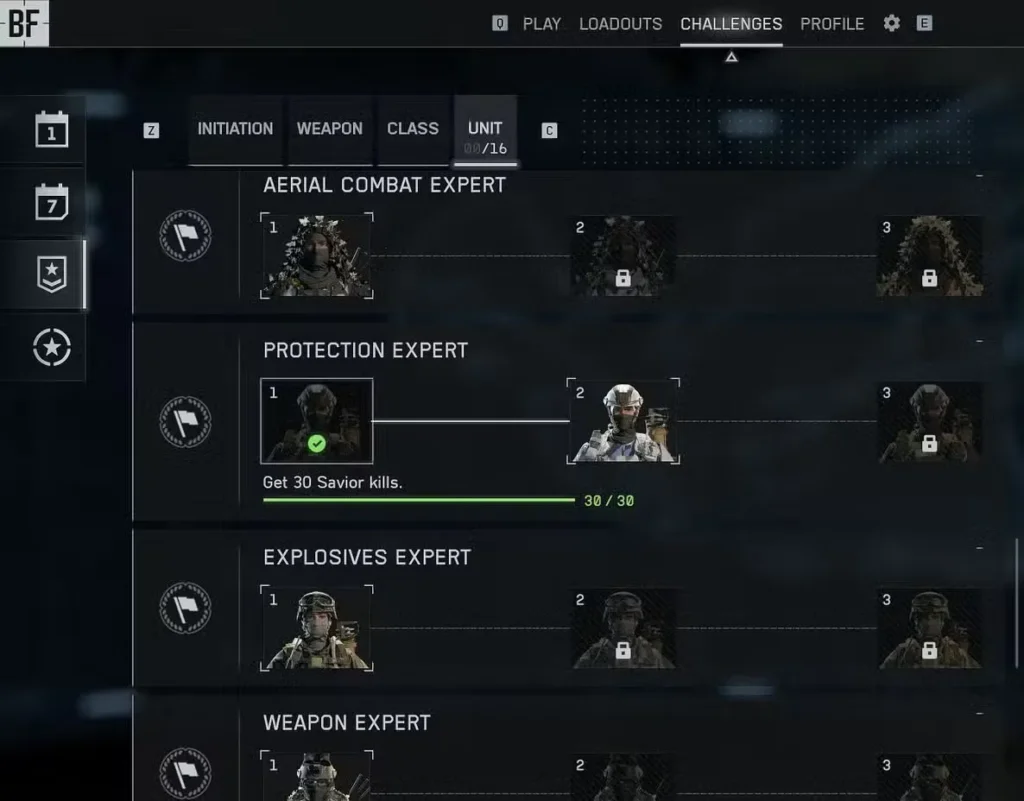Select completed Protection Expert tier 1

(316, 421)
